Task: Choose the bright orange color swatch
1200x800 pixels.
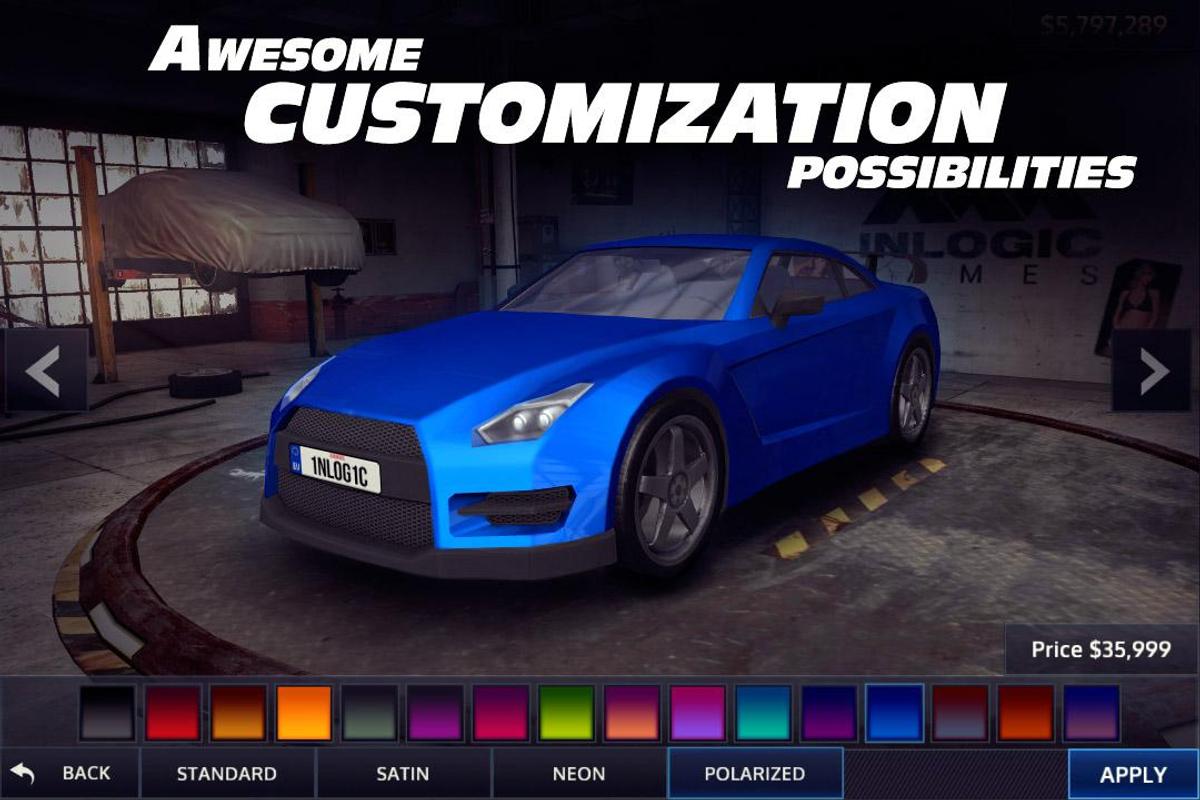Action: coord(304,713)
